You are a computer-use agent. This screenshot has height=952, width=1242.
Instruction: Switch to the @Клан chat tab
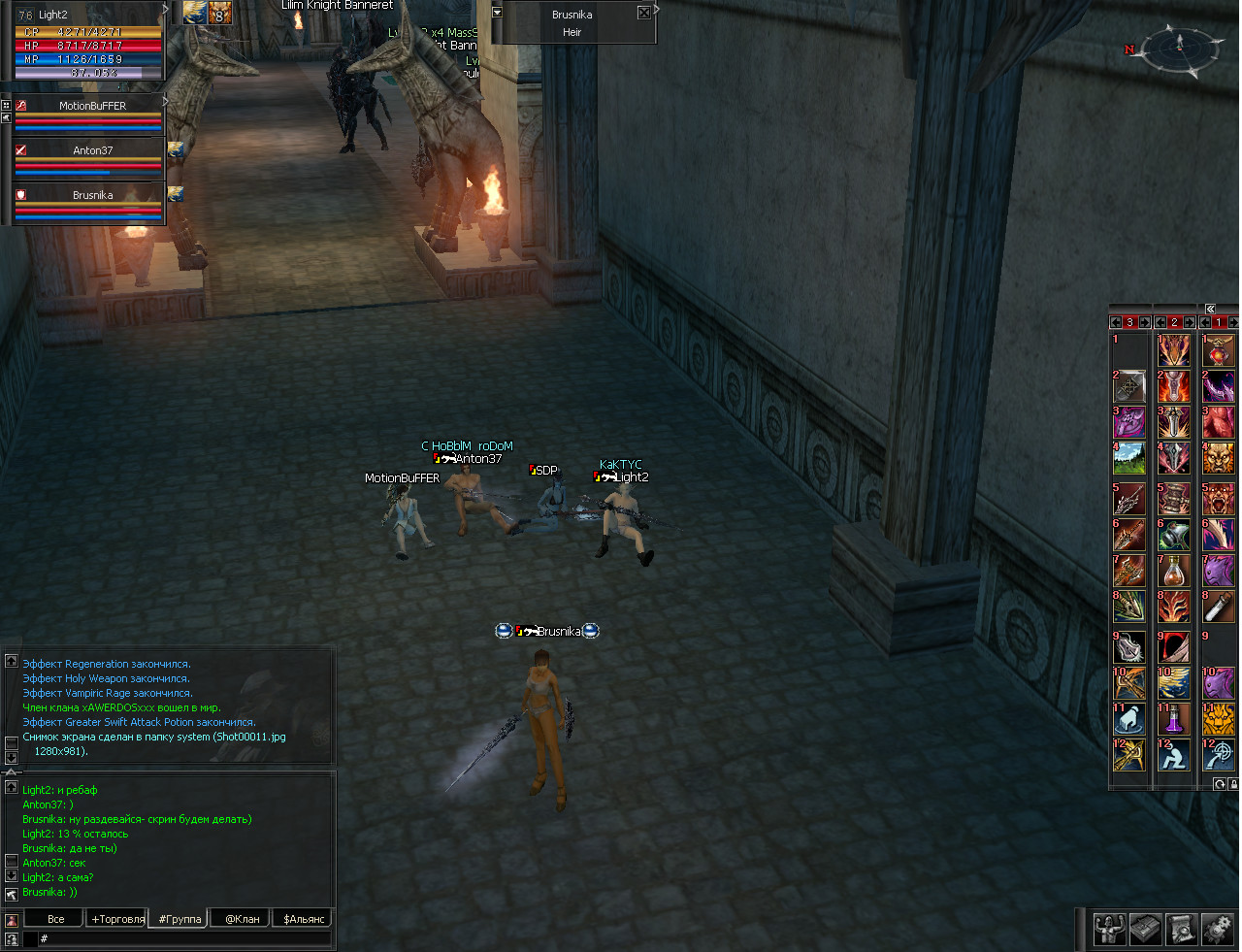[x=242, y=918]
